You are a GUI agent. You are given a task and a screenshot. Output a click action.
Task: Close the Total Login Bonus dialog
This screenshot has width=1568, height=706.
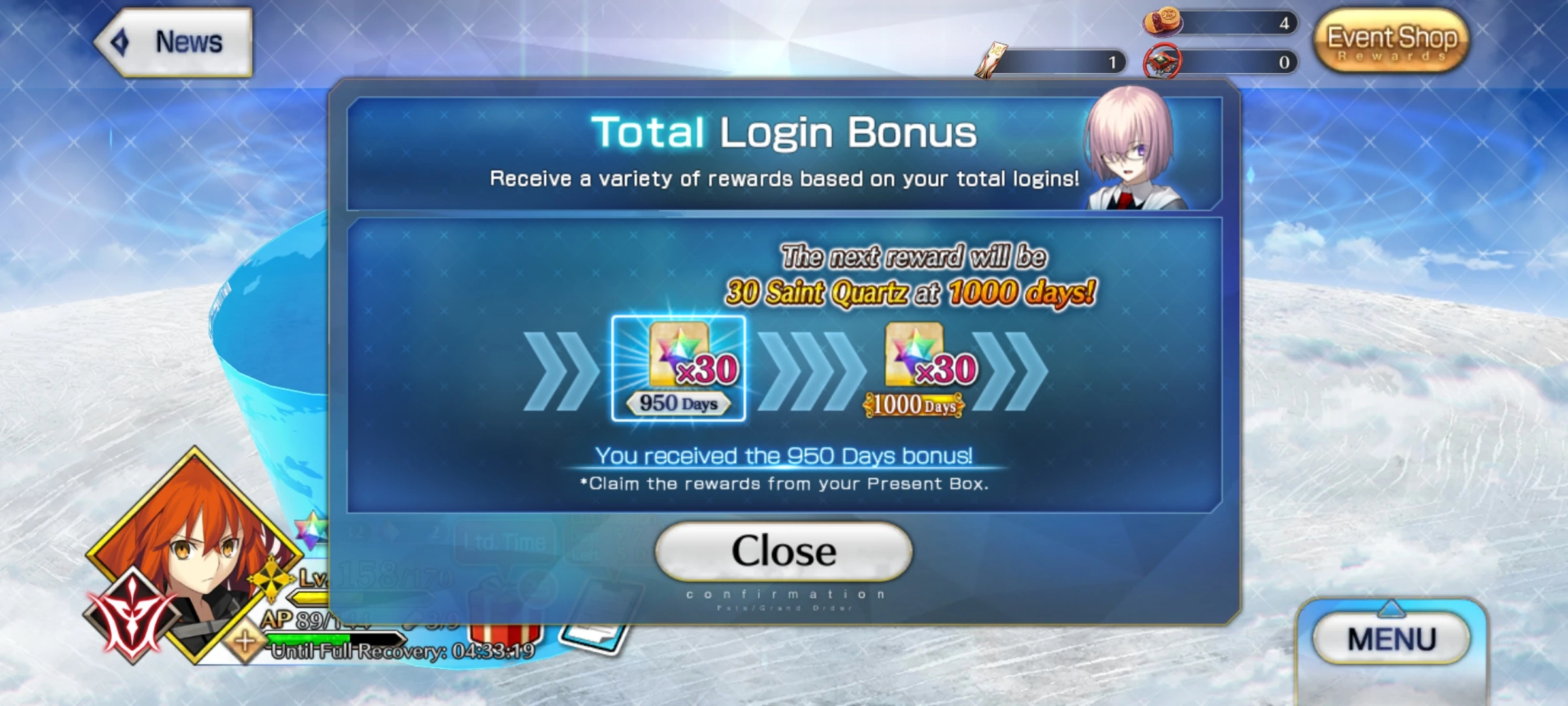pos(783,551)
